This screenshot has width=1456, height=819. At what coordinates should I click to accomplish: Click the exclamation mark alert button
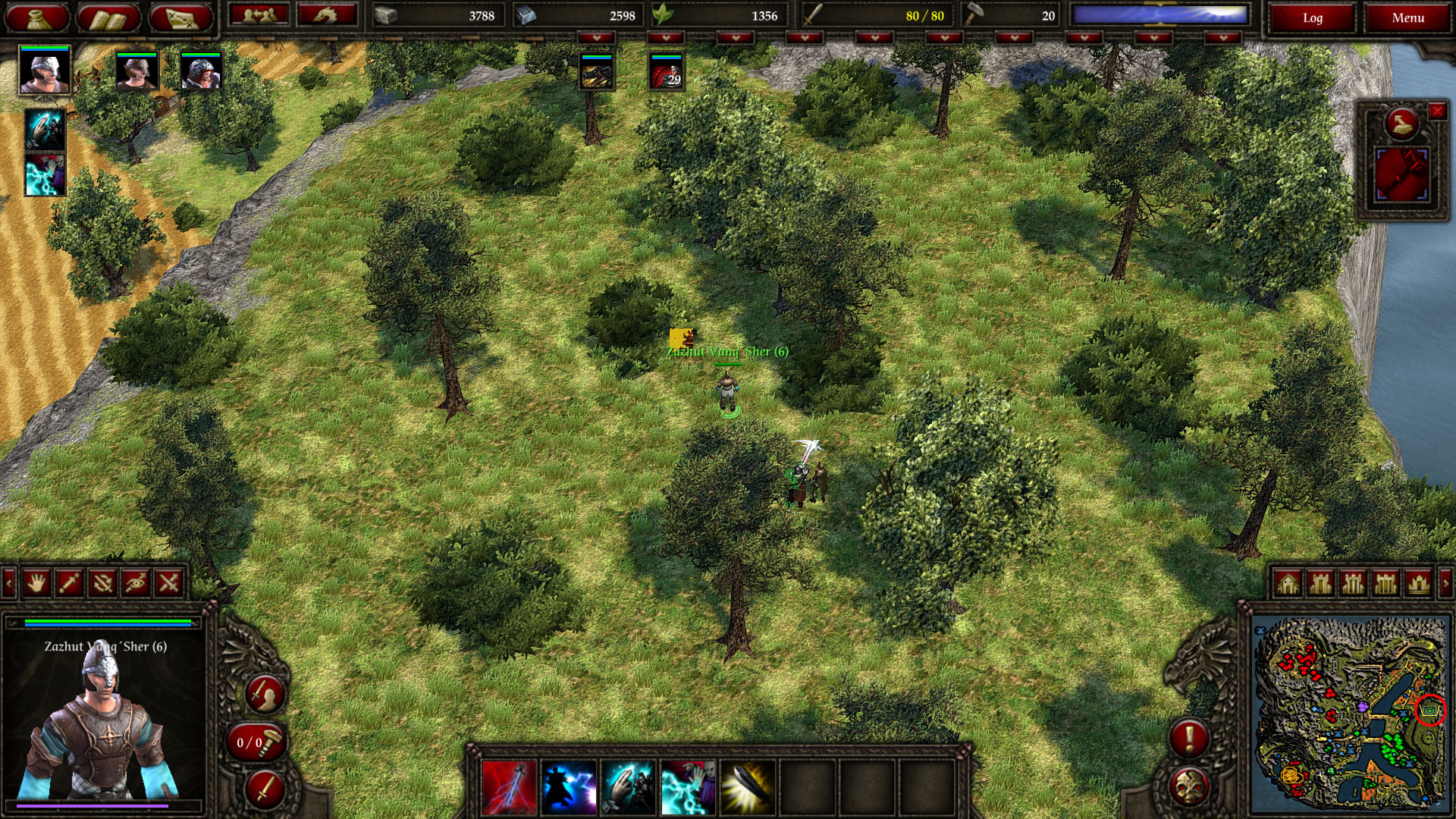[1188, 737]
